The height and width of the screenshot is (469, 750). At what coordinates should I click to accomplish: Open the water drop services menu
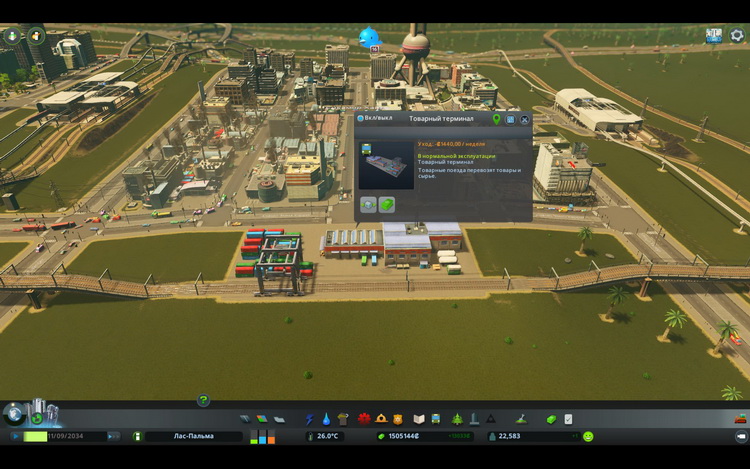tap(325, 419)
